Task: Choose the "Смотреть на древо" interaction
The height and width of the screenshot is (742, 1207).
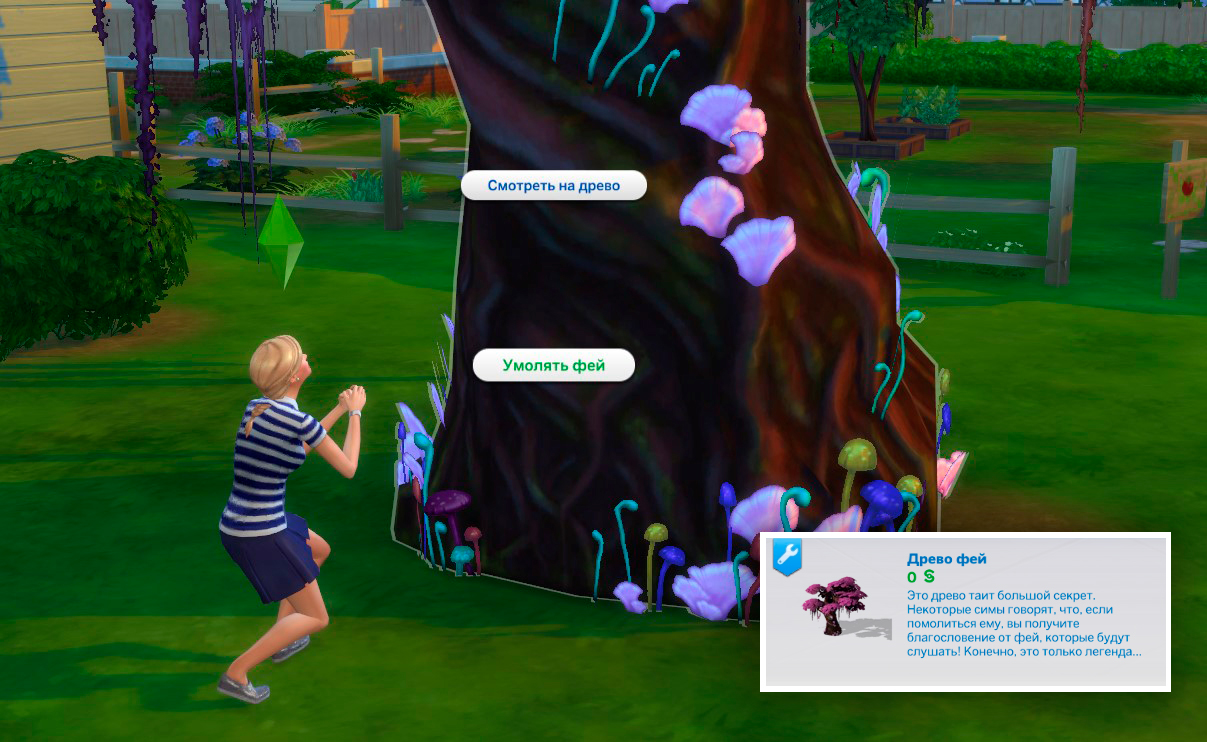Action: [x=553, y=185]
